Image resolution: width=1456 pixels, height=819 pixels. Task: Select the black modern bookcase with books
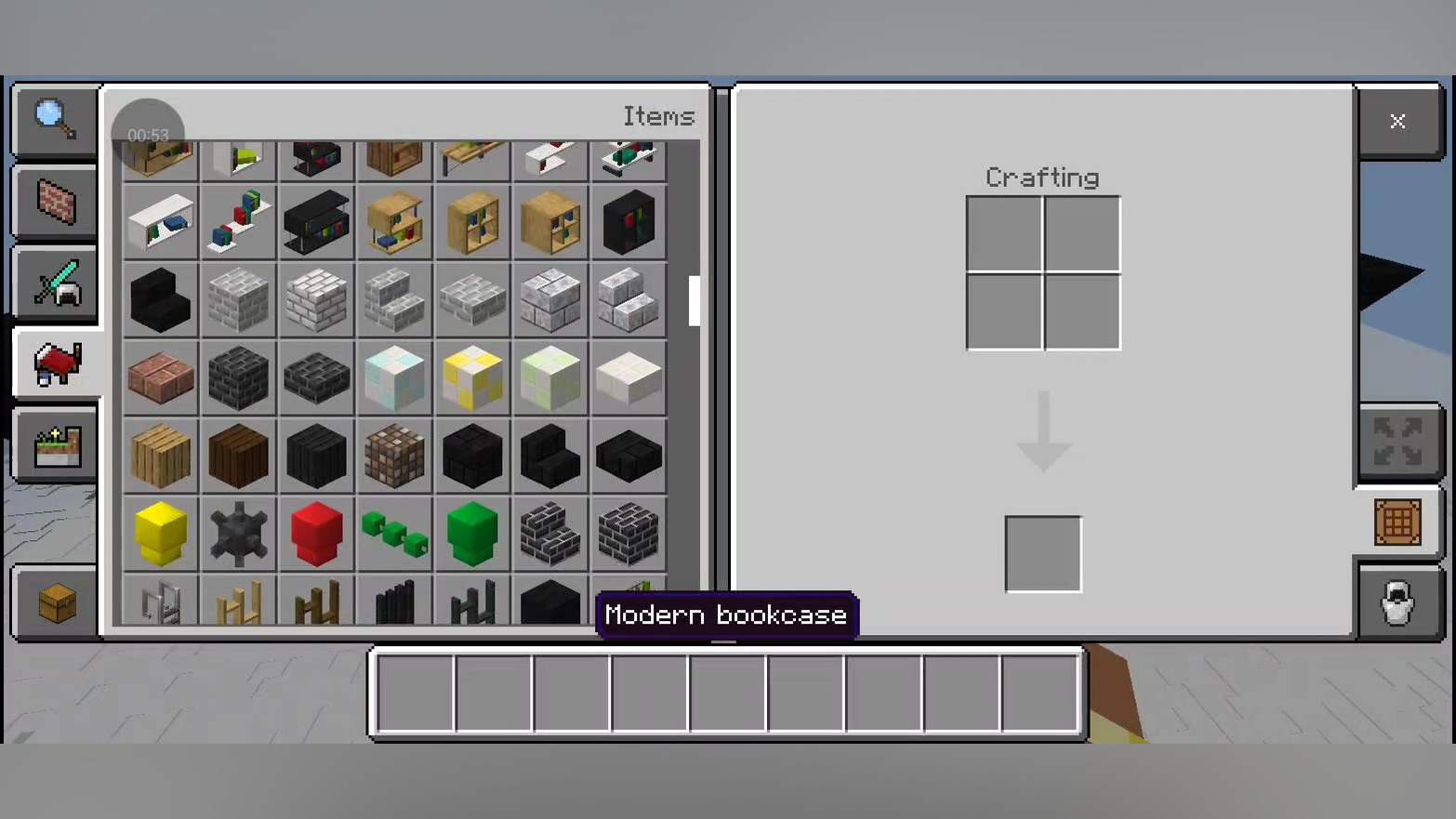(629, 222)
